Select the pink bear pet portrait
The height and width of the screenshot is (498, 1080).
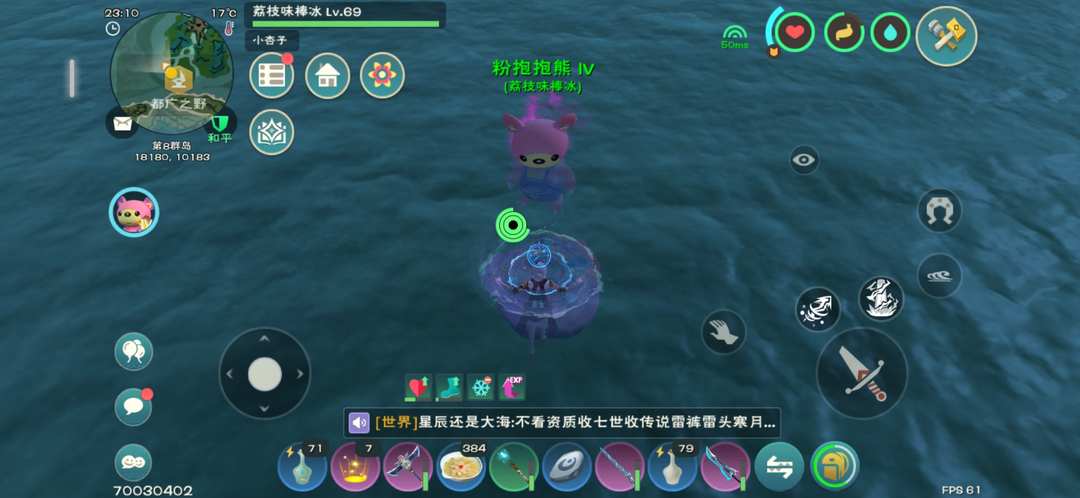coord(134,212)
